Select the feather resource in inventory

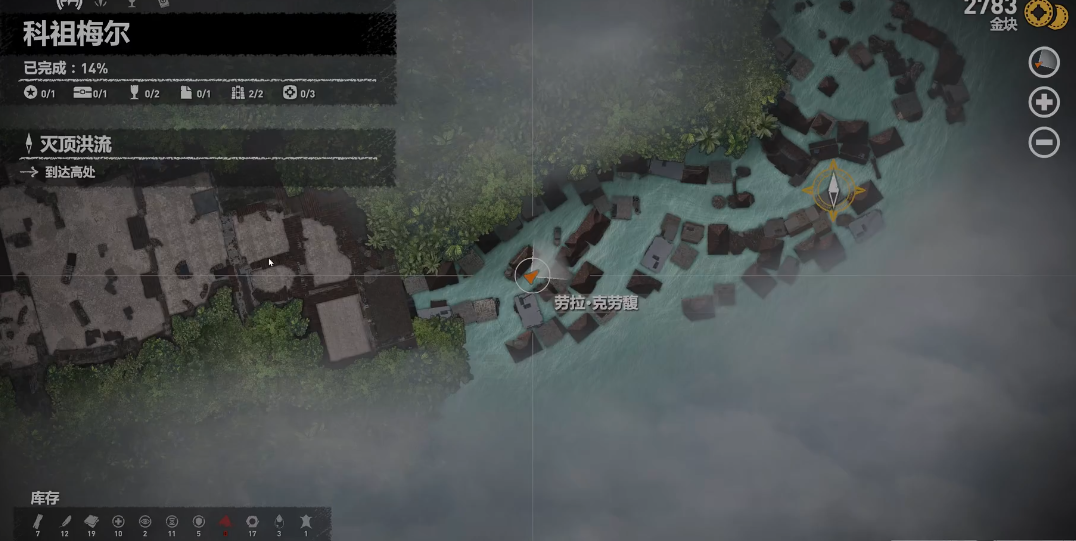coord(65,522)
